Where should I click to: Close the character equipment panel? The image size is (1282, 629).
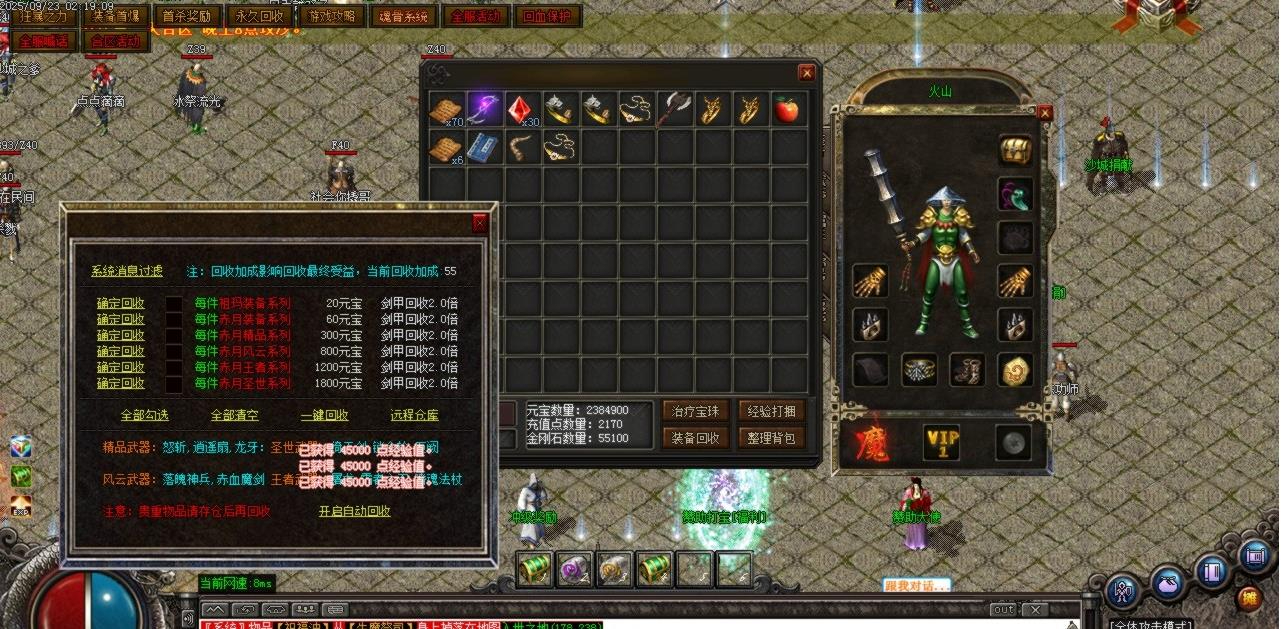click(x=1045, y=113)
